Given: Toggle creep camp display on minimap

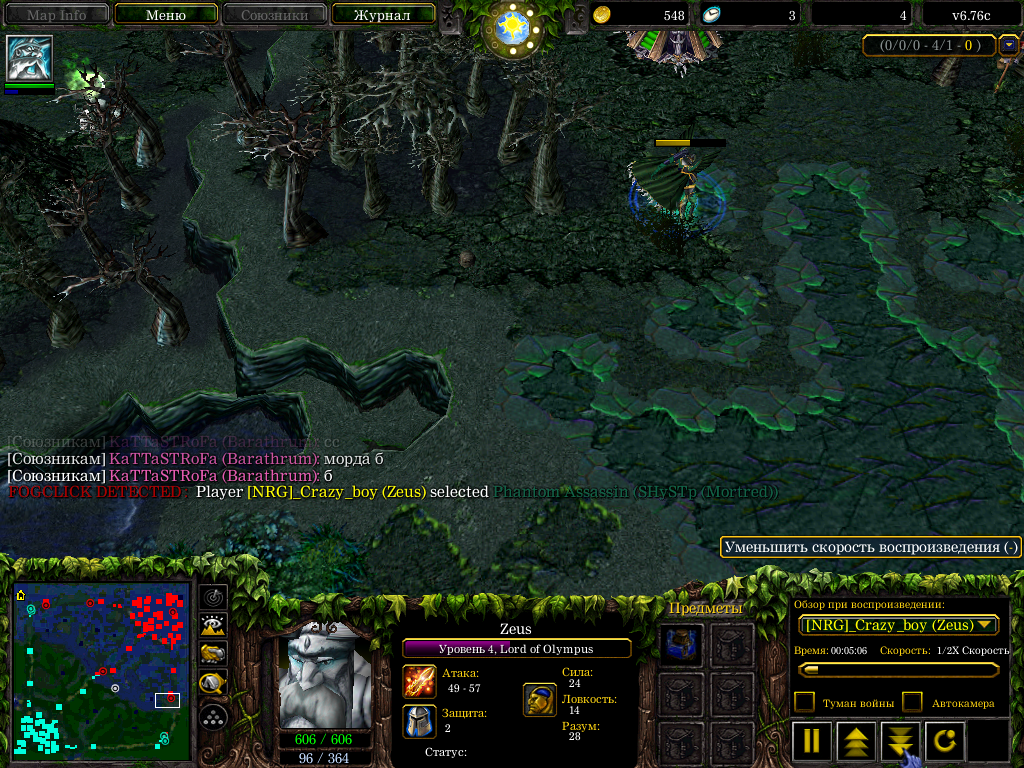Looking at the screenshot, I should pos(213,684).
